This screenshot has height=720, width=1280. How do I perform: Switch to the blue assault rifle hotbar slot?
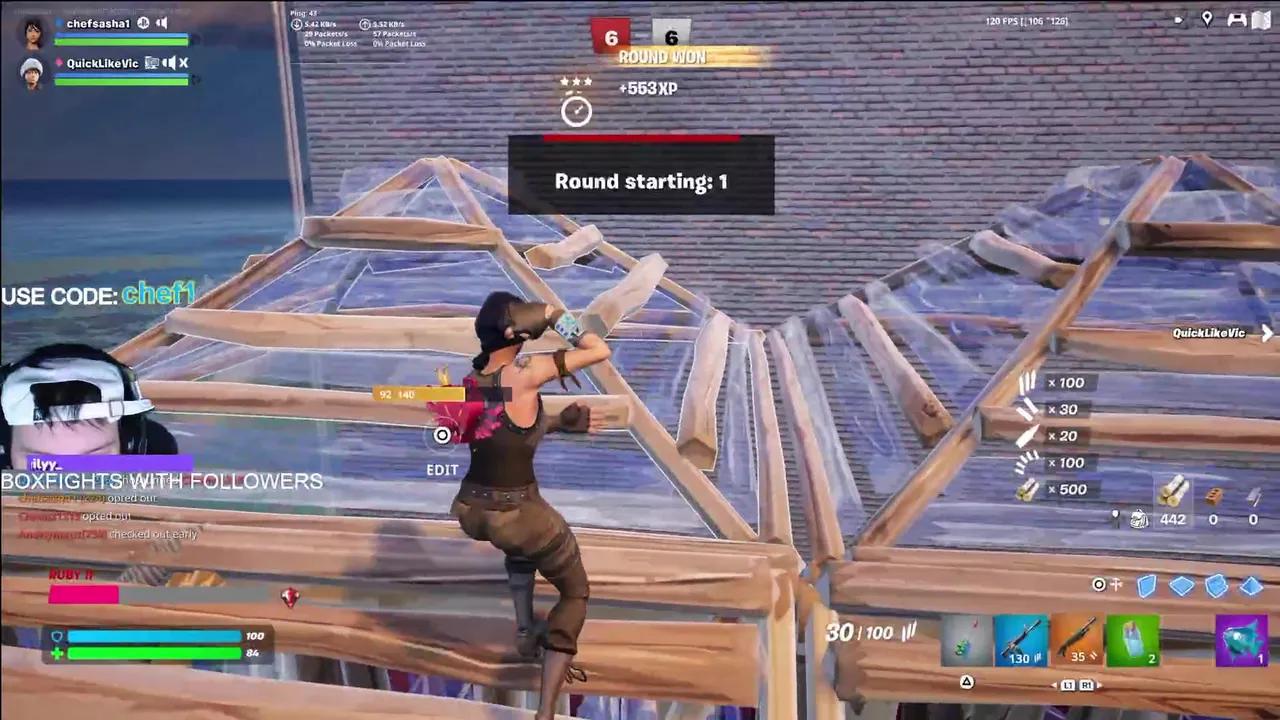(1022, 641)
